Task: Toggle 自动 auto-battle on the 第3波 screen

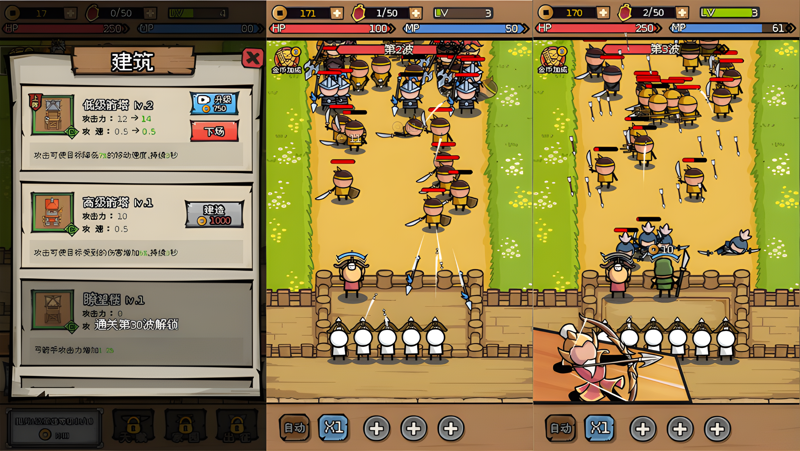Action: [561, 428]
